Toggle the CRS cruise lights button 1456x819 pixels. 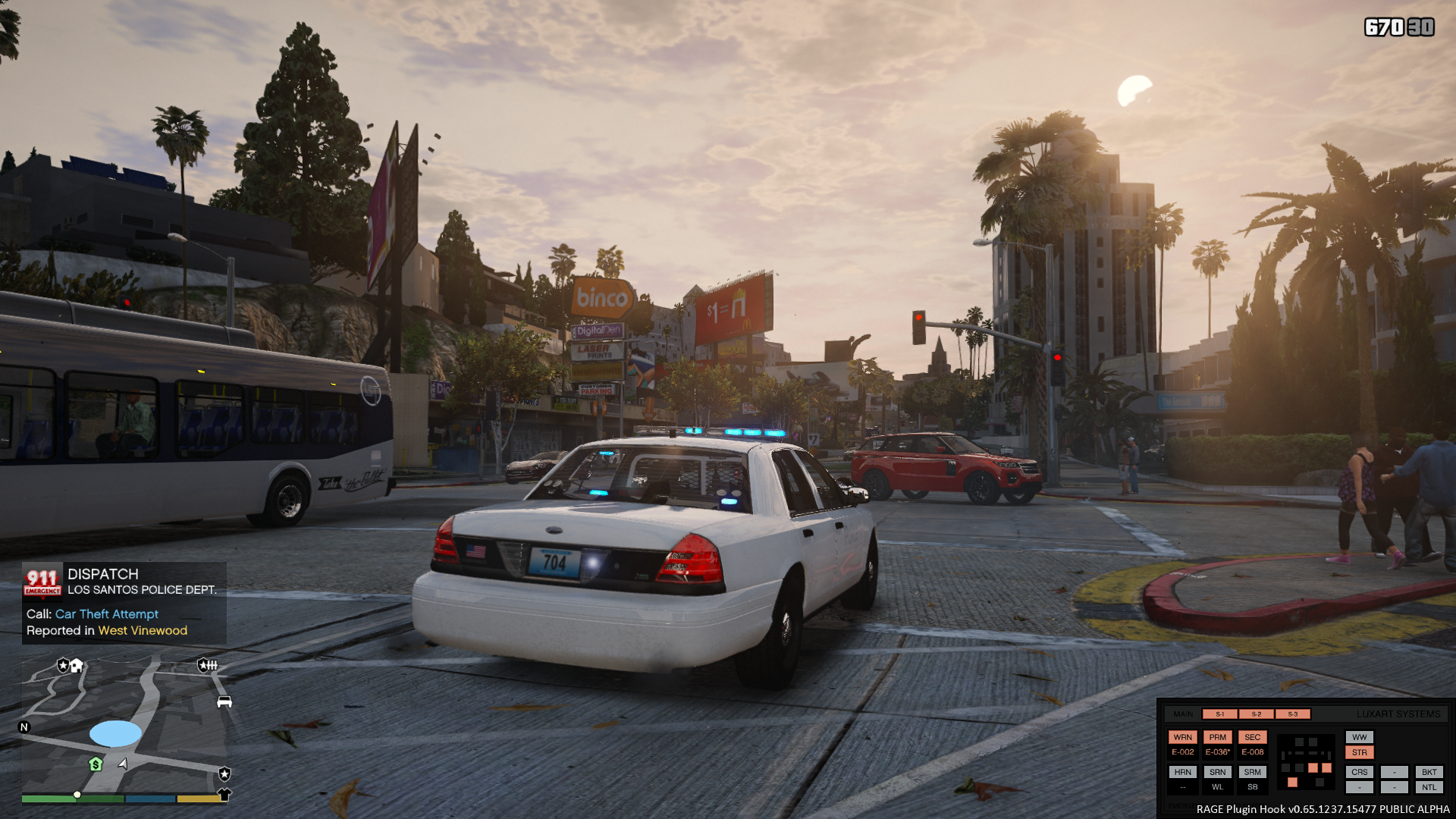click(1359, 772)
